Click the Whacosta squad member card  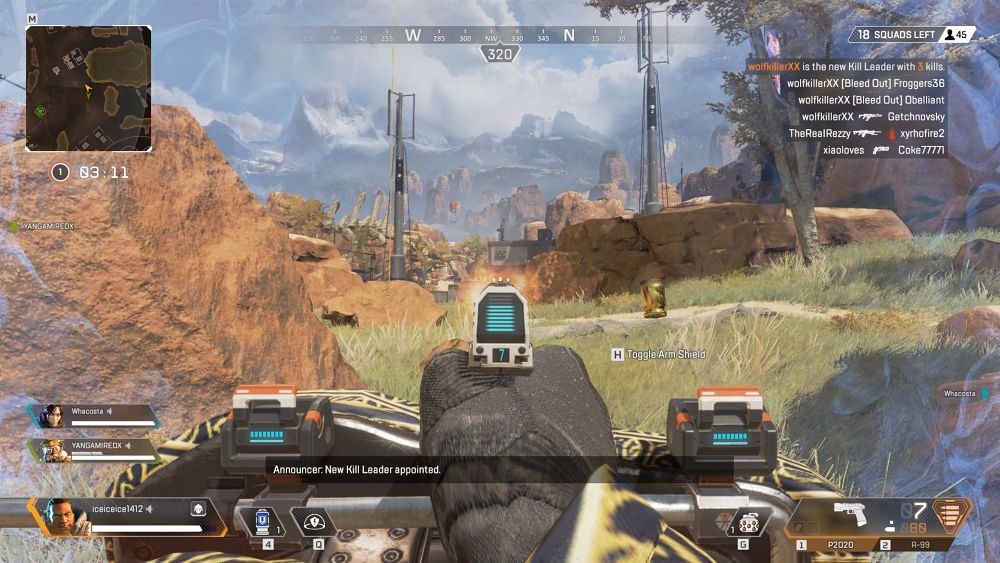coord(95,416)
